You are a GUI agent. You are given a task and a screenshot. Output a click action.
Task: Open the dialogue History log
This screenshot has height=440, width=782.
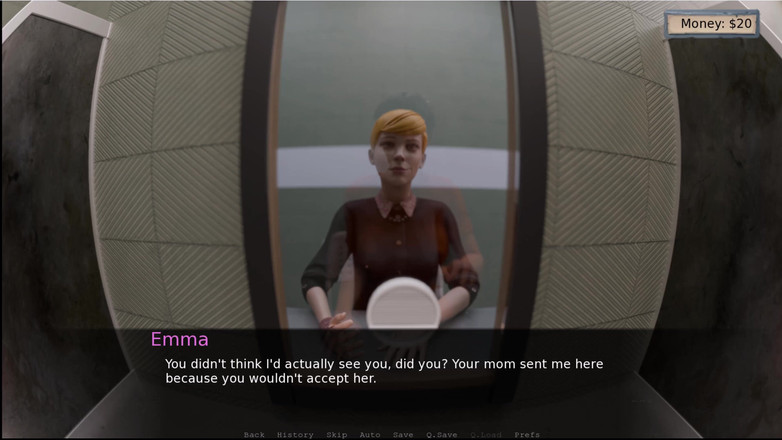(x=295, y=435)
